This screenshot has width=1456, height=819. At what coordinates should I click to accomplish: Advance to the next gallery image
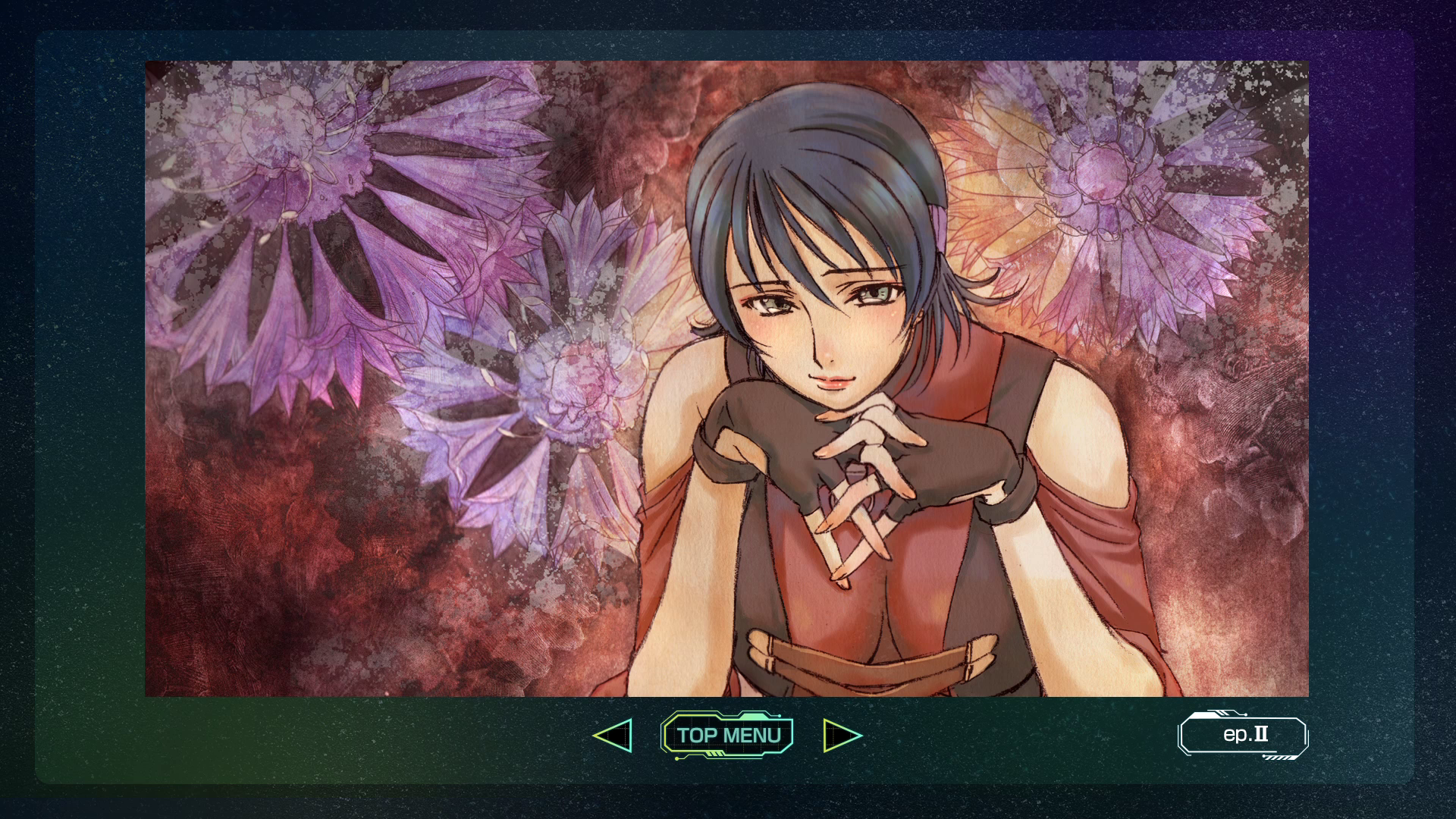click(x=842, y=736)
